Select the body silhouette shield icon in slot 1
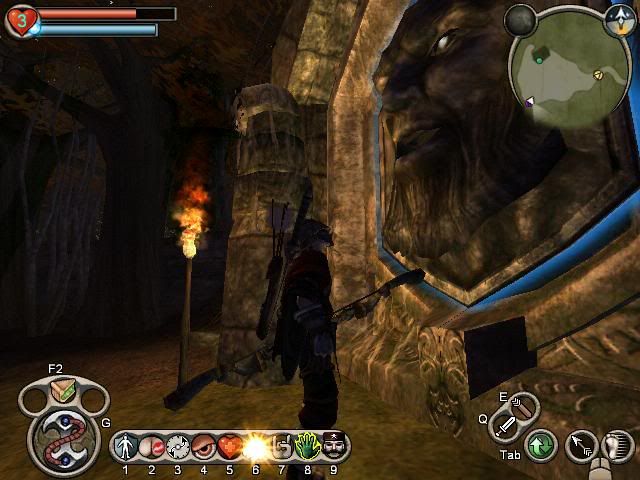Image resolution: width=640 pixels, height=480 pixels. click(x=126, y=446)
